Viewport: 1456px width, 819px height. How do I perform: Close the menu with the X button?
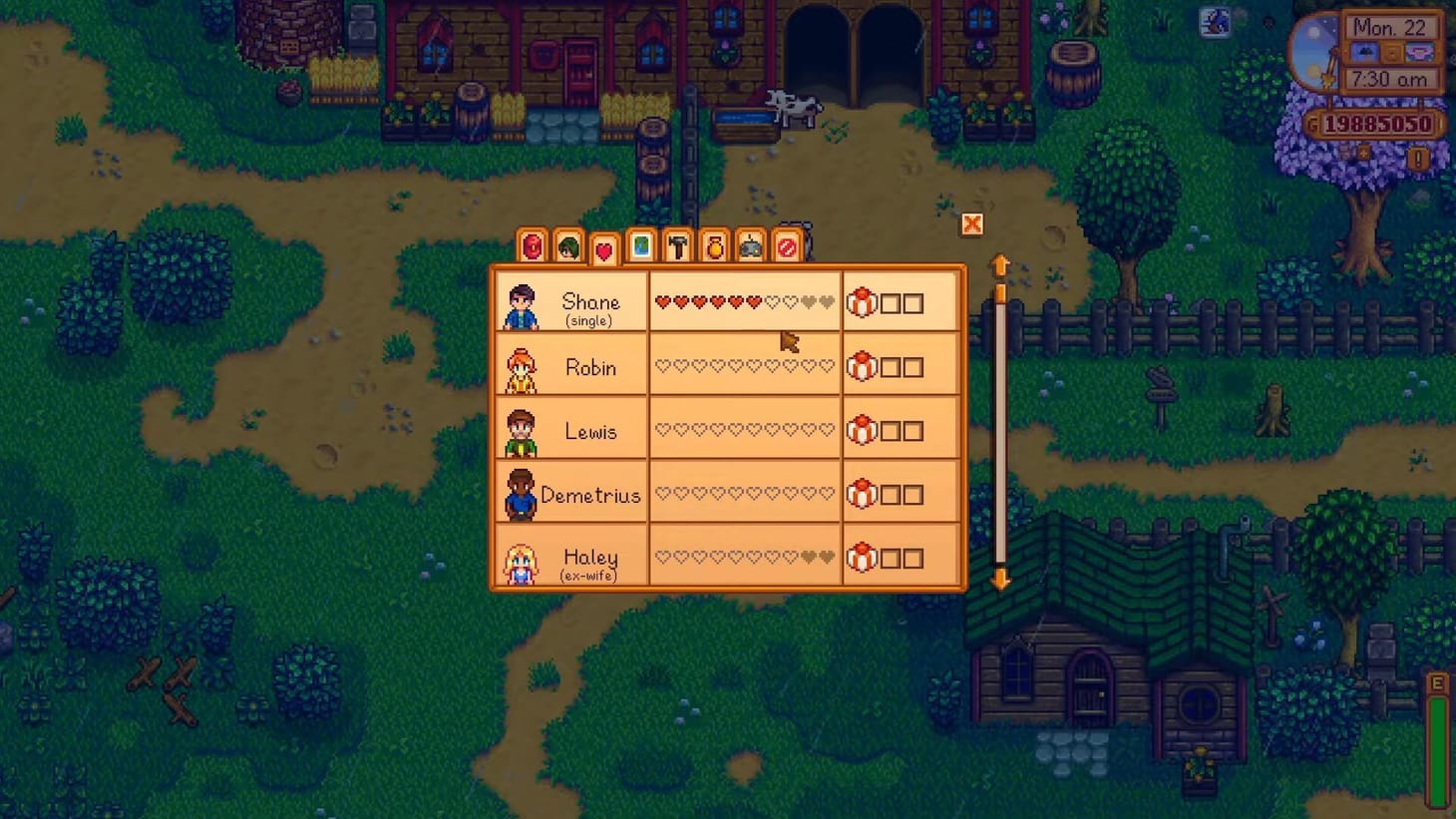[970, 224]
